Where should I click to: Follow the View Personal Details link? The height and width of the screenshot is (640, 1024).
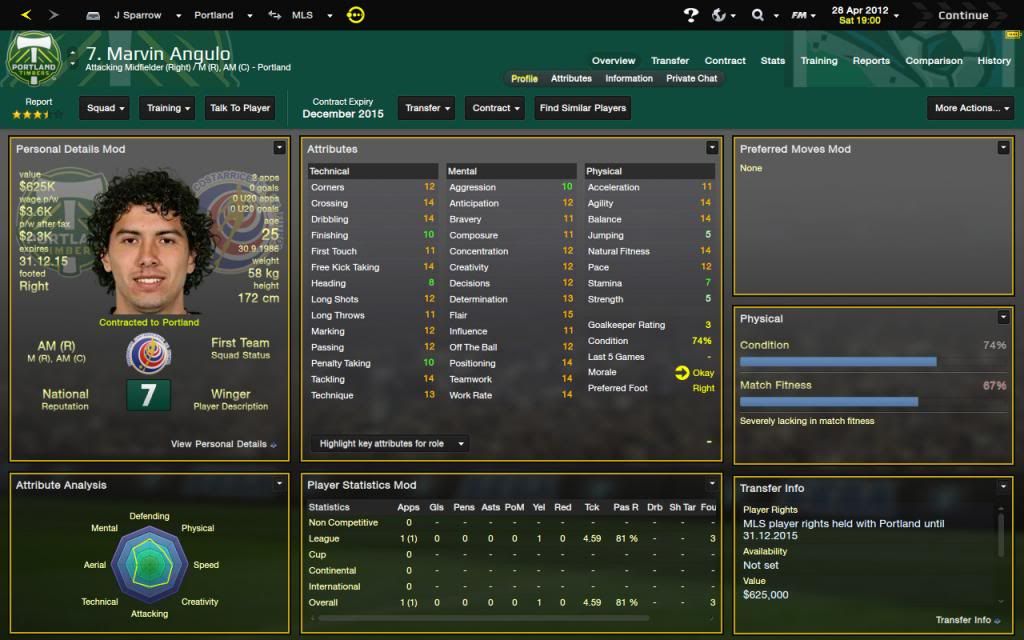(x=223, y=444)
